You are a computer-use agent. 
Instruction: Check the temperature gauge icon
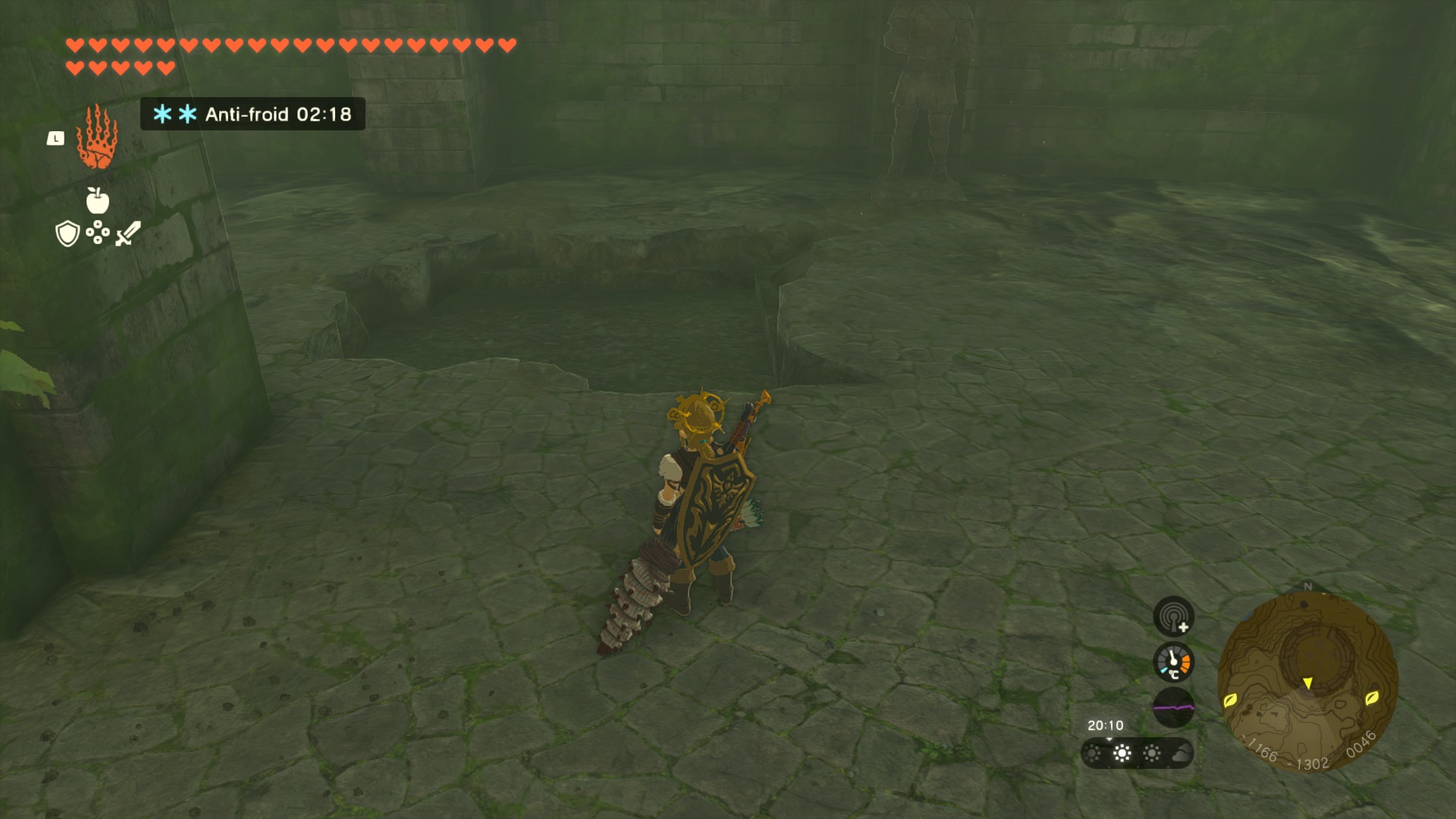(x=1173, y=662)
